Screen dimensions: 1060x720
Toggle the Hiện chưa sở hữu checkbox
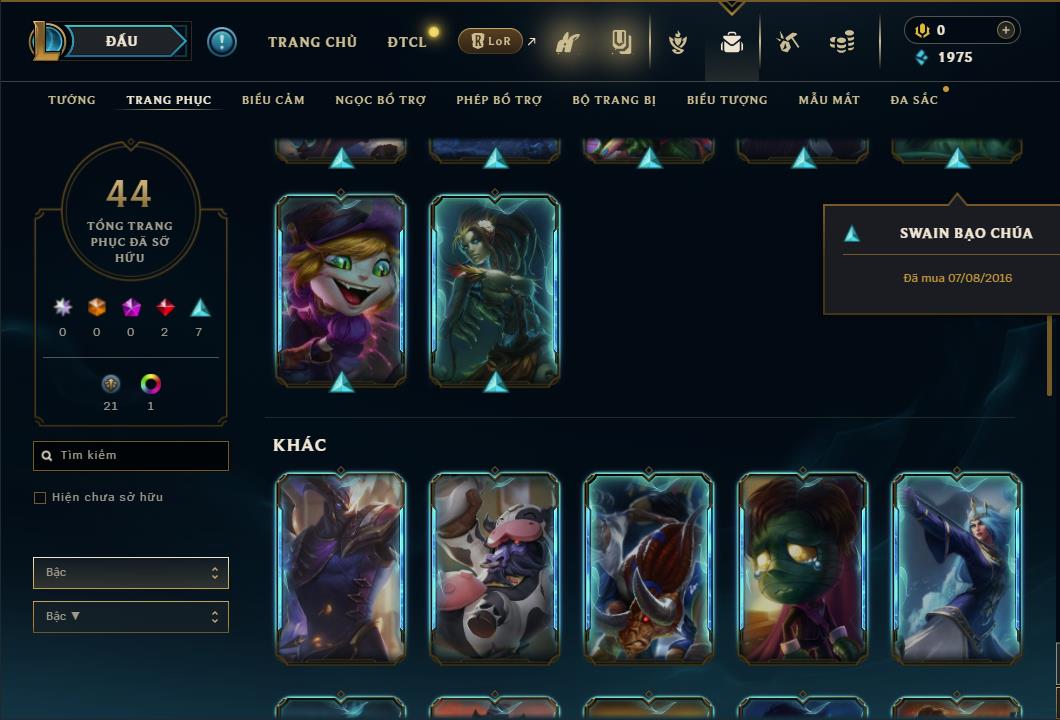coord(40,498)
